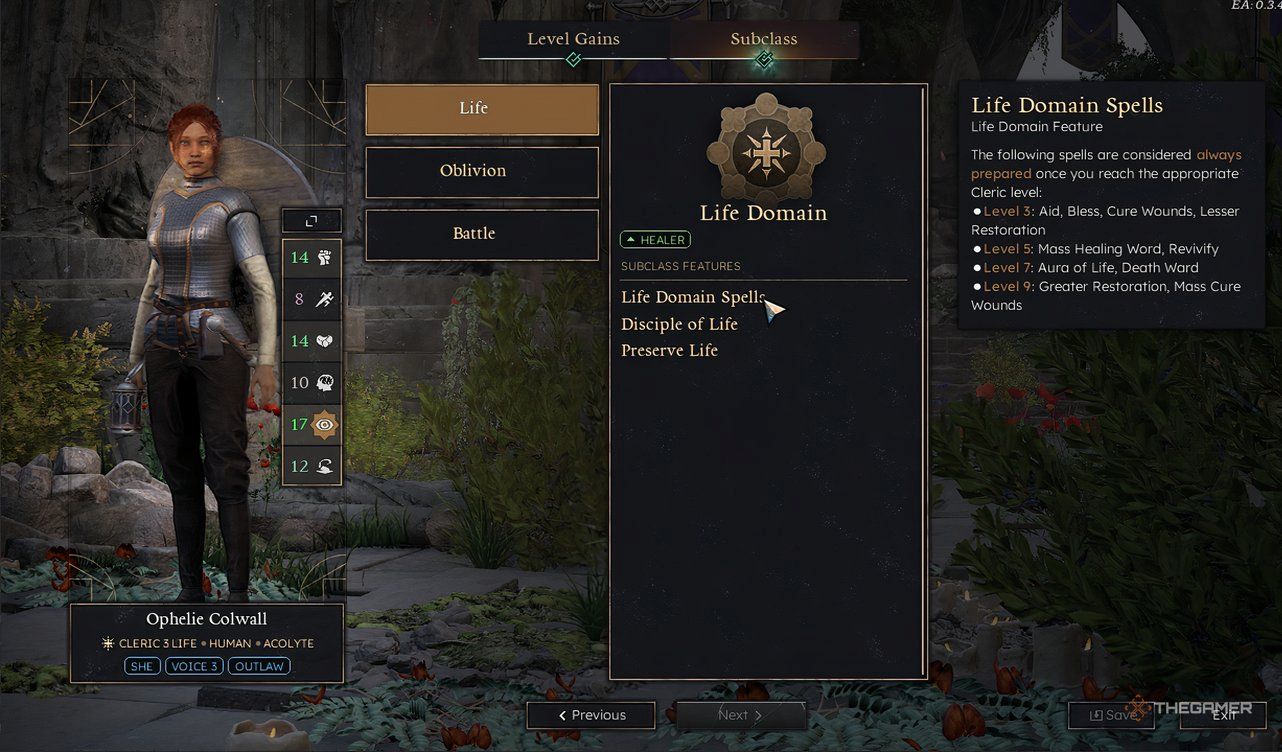The image size is (1282, 752).
Task: Select the Intelligence score of 10
Action: tap(311, 383)
